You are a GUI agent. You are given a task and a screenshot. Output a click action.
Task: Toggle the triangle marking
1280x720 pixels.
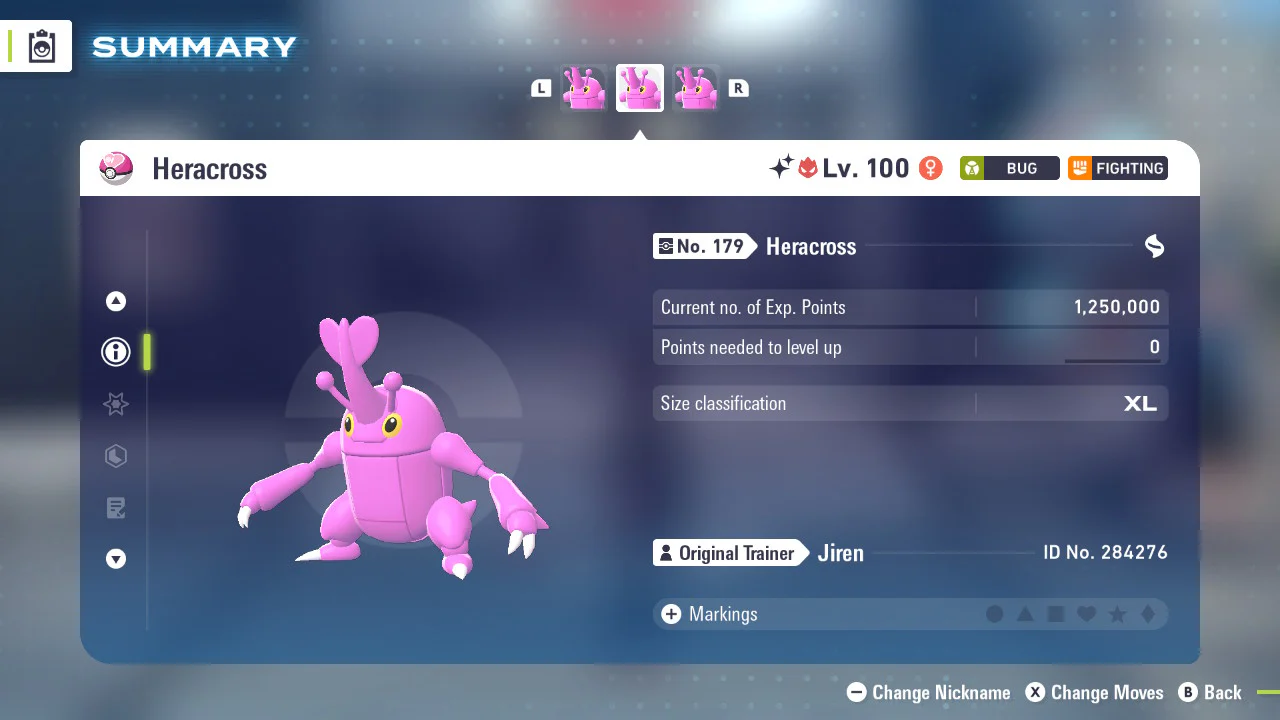coord(1025,614)
